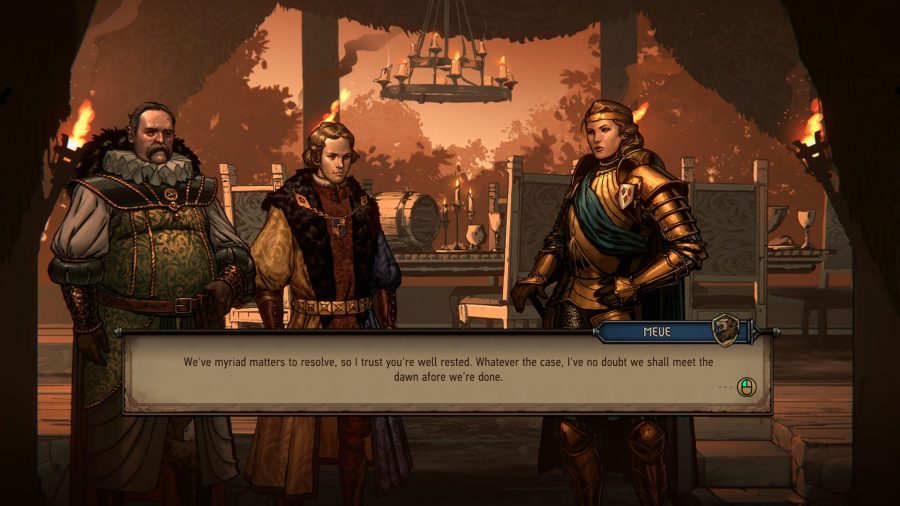Click Meve's dialogue box to continue

tap(446, 374)
